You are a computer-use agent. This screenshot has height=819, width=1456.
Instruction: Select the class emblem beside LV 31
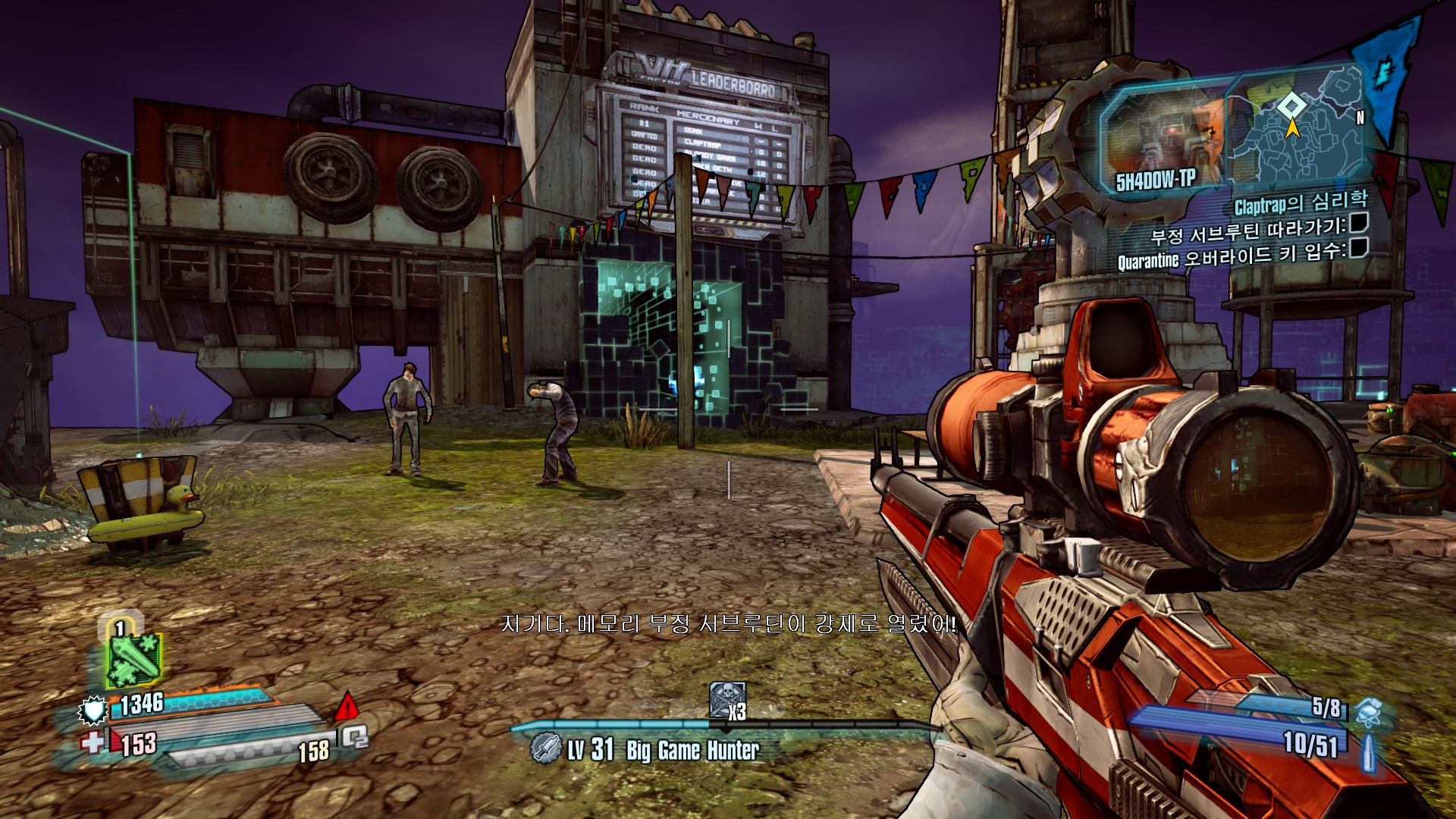coord(545,748)
